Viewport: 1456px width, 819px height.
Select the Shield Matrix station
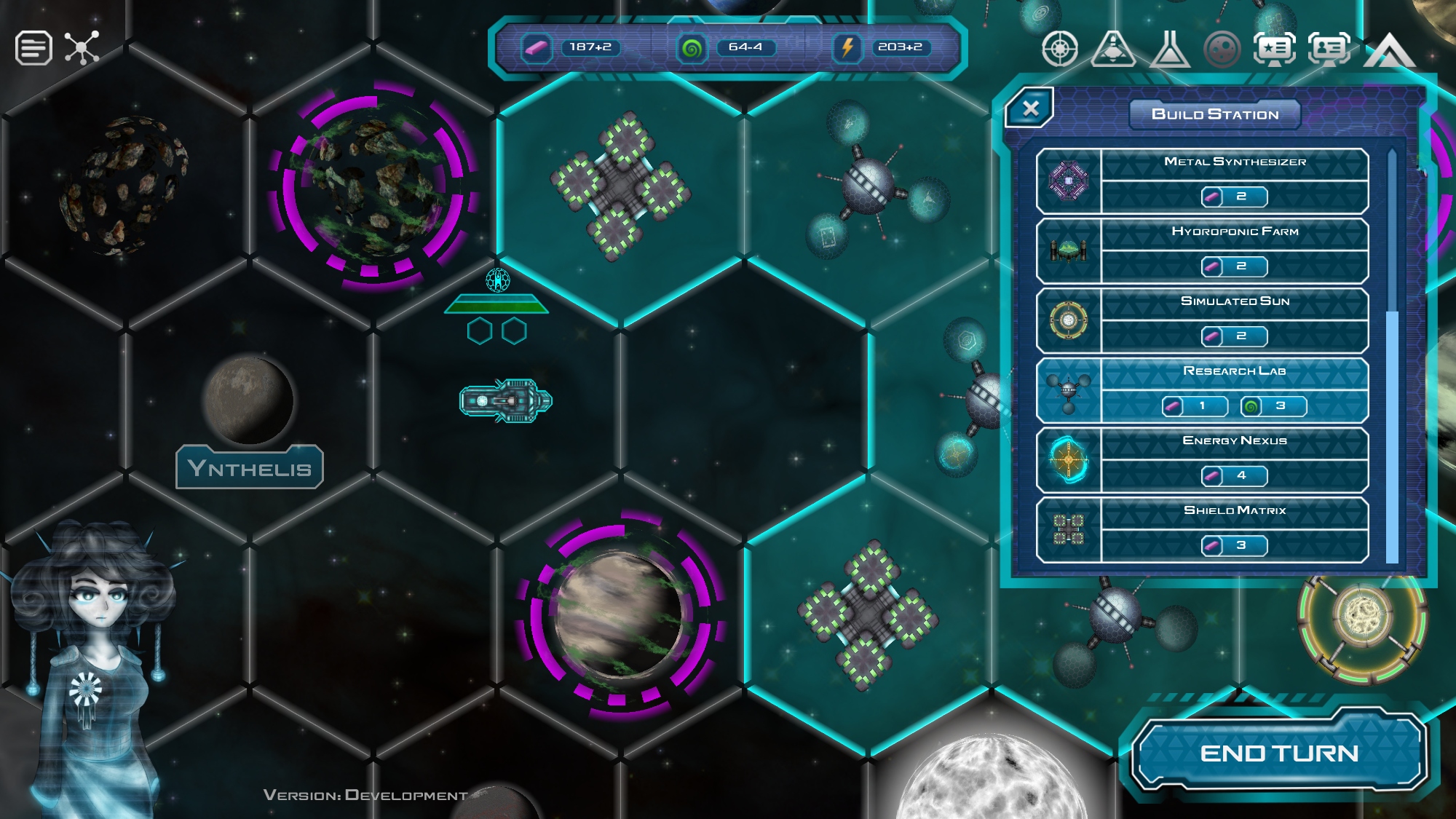pos(1202,530)
